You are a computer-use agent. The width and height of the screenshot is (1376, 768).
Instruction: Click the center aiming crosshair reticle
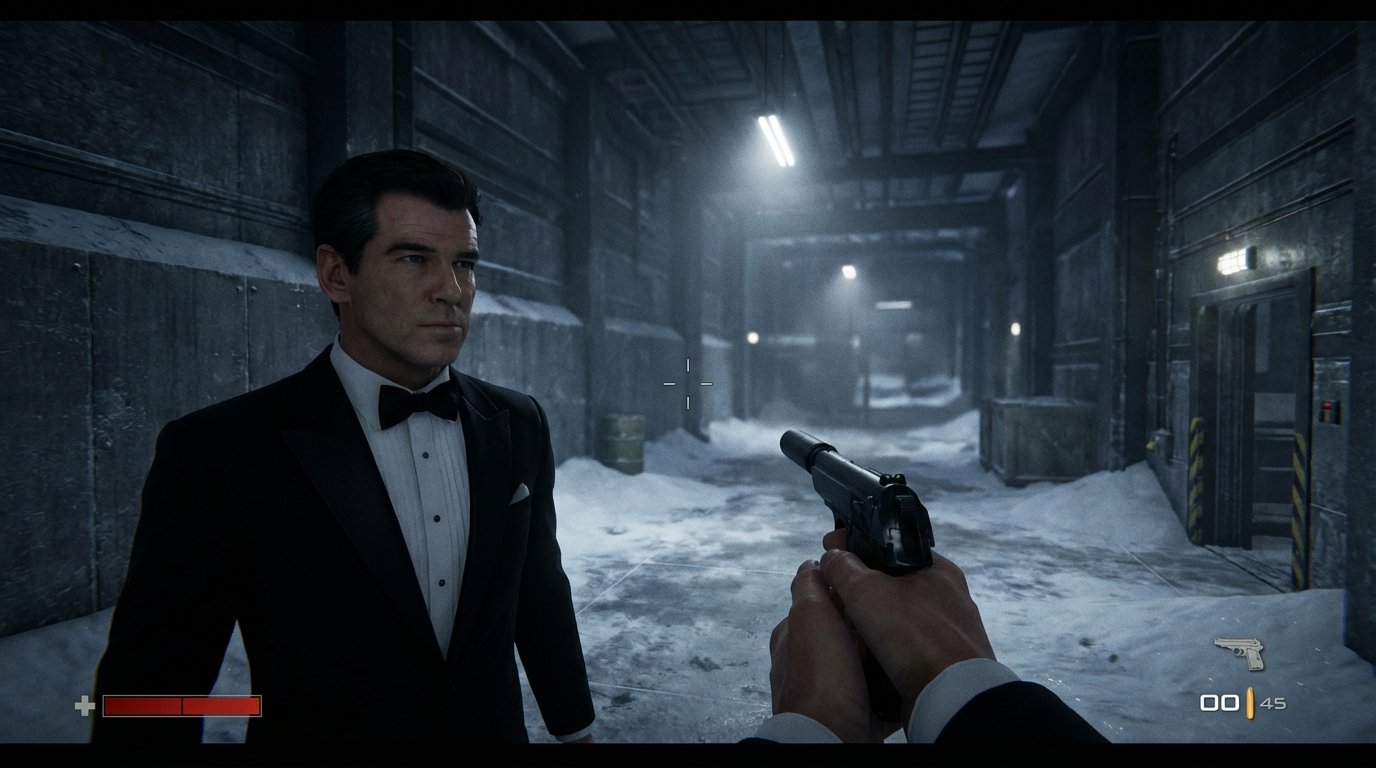pyautogui.click(x=686, y=381)
